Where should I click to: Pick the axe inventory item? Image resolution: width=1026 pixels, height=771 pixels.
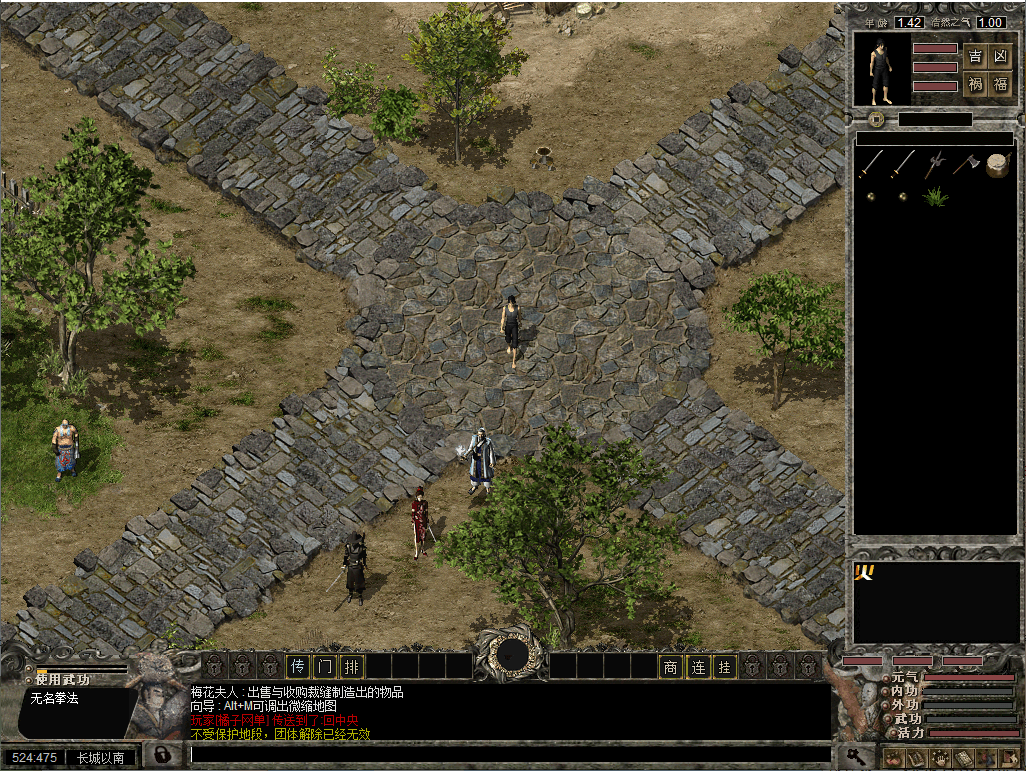(x=966, y=163)
